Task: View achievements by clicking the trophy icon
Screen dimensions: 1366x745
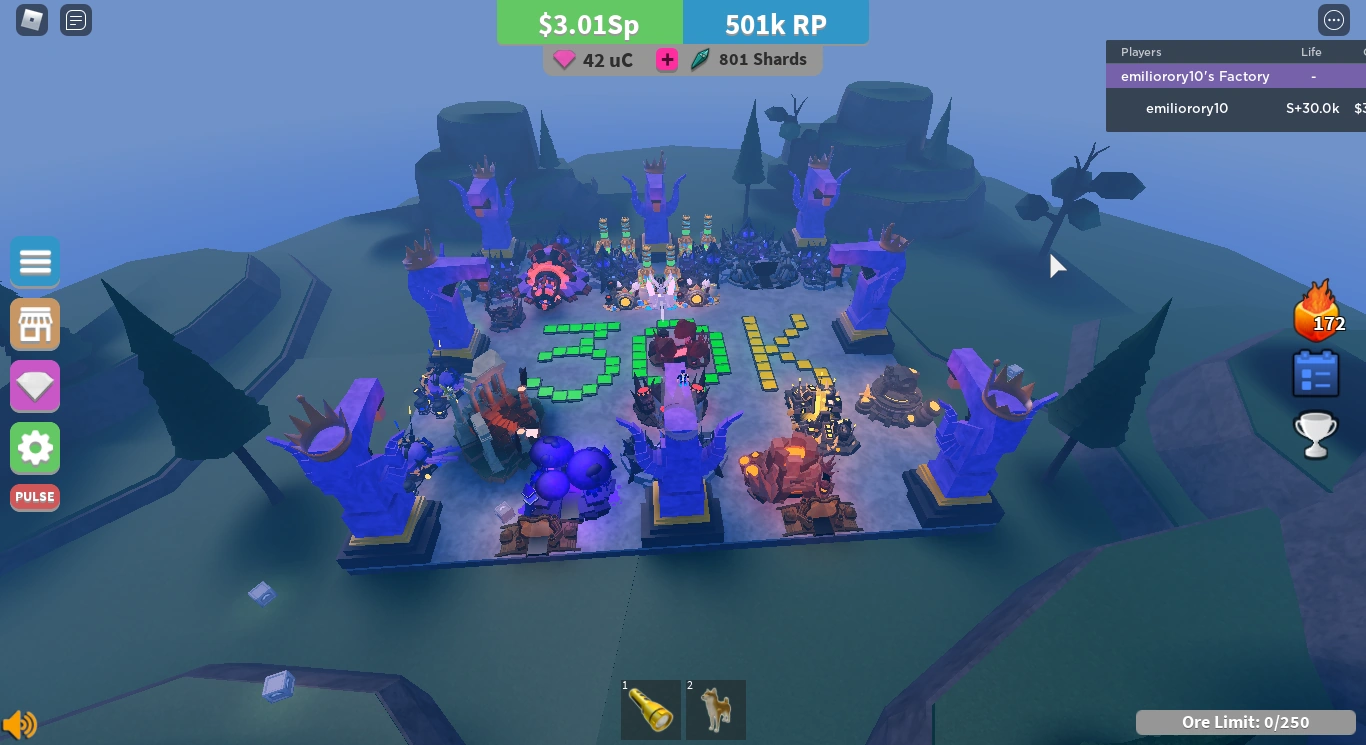Action: click(1316, 434)
